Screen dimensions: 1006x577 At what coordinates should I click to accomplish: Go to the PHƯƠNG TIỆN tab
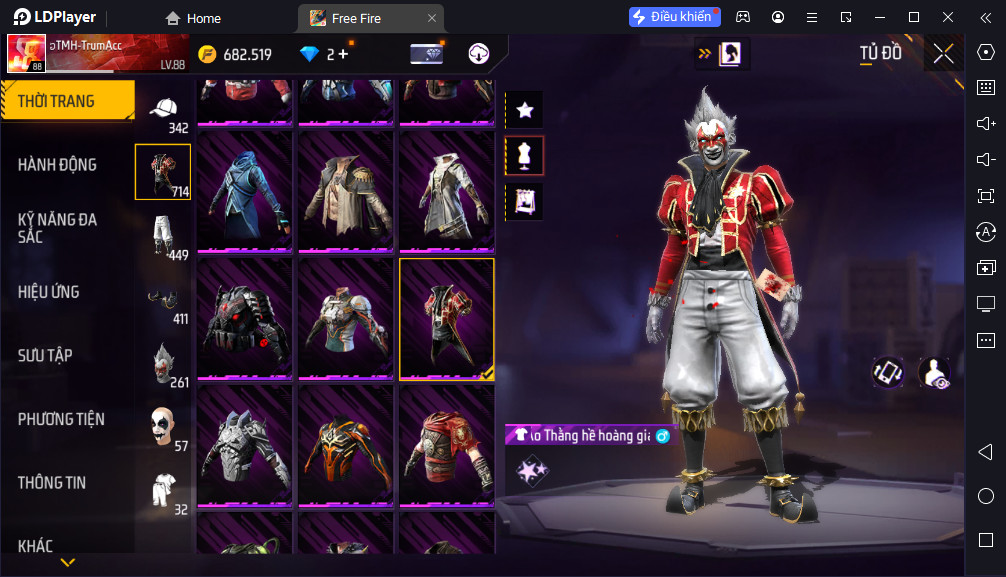tap(61, 419)
